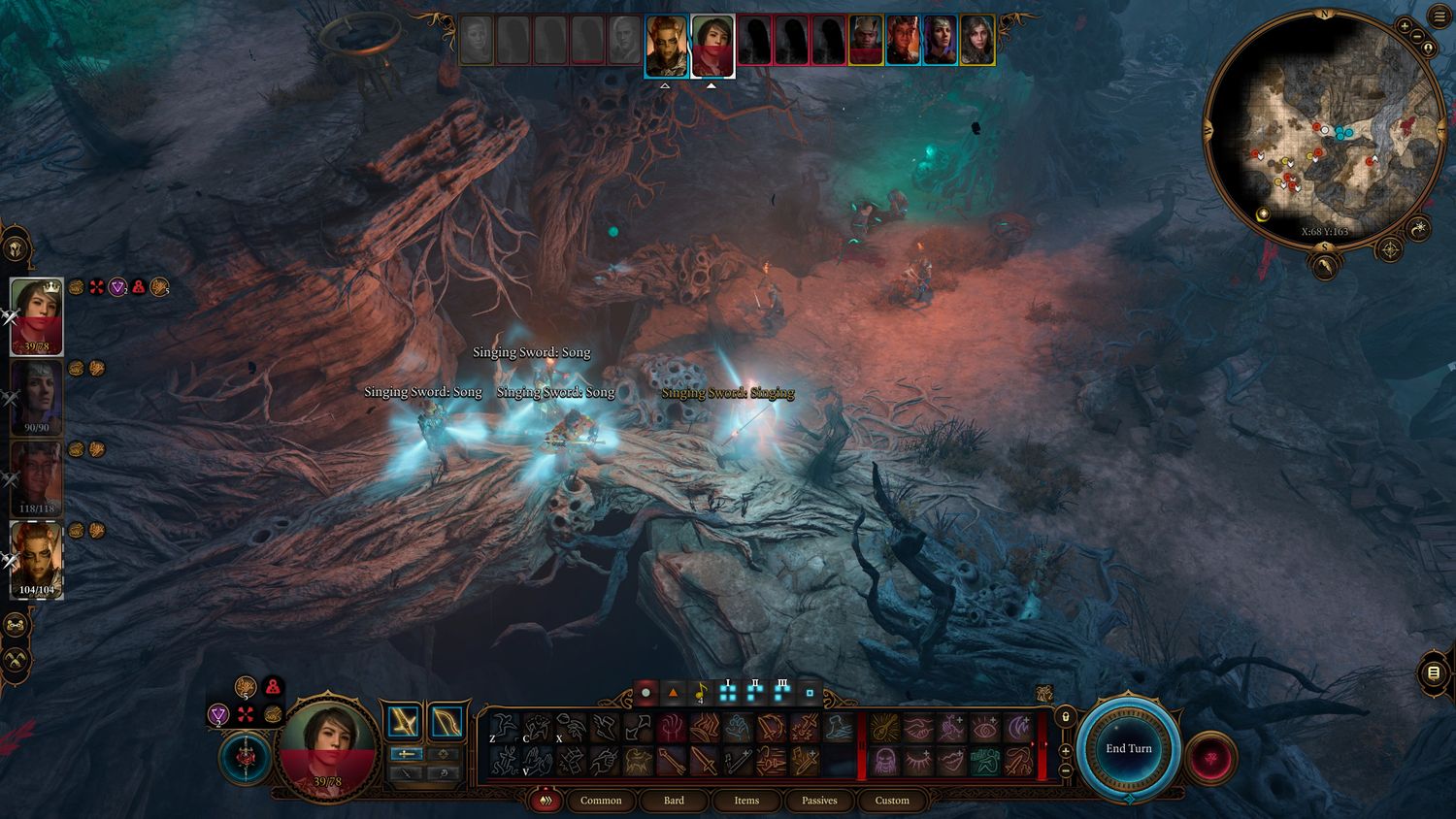Select the party portrait with 90/90 health
Image resolution: width=1456 pixels, height=819 pixels.
point(37,398)
